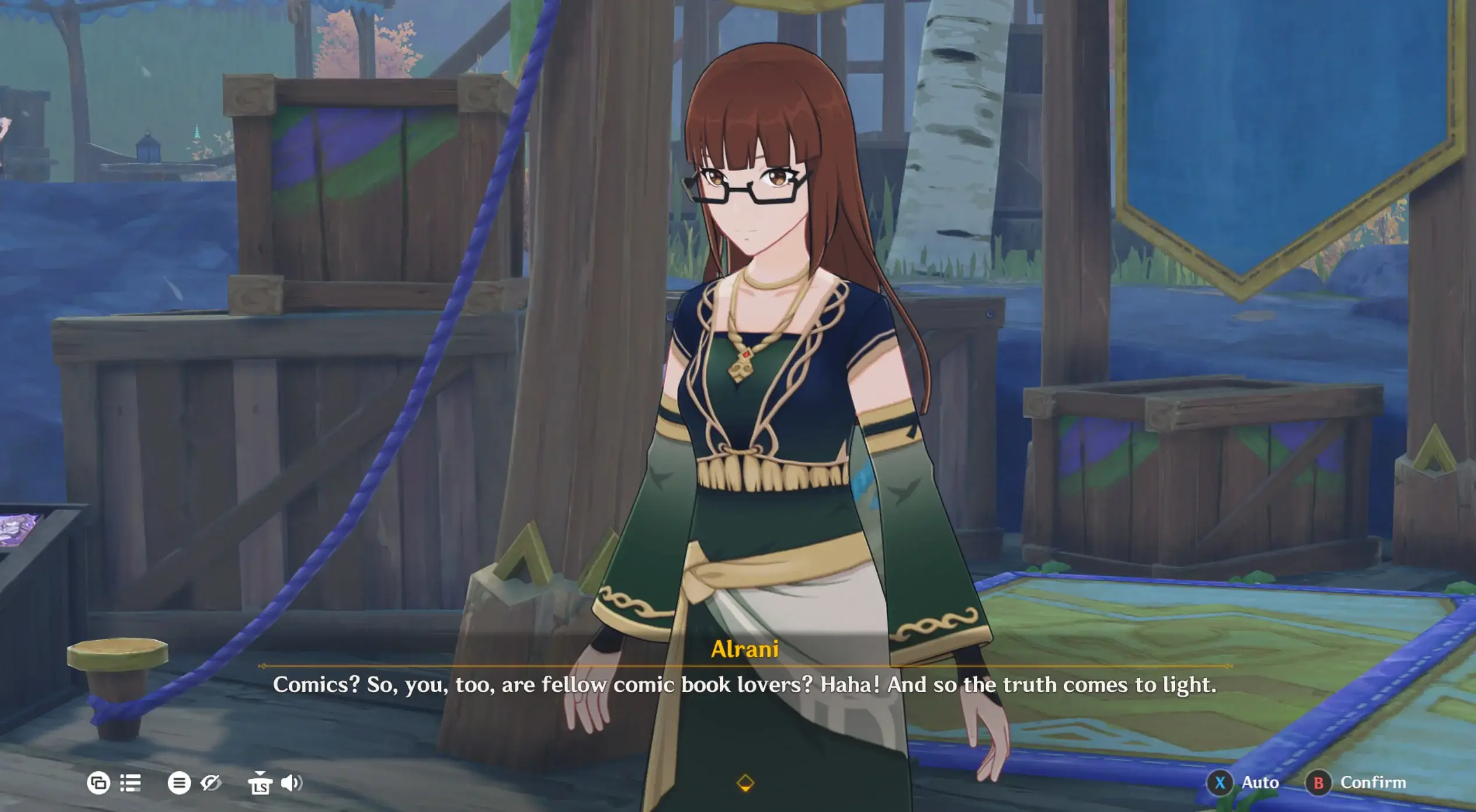
Task: Advance dialogue via the yellow diamond indicator
Action: click(x=745, y=783)
